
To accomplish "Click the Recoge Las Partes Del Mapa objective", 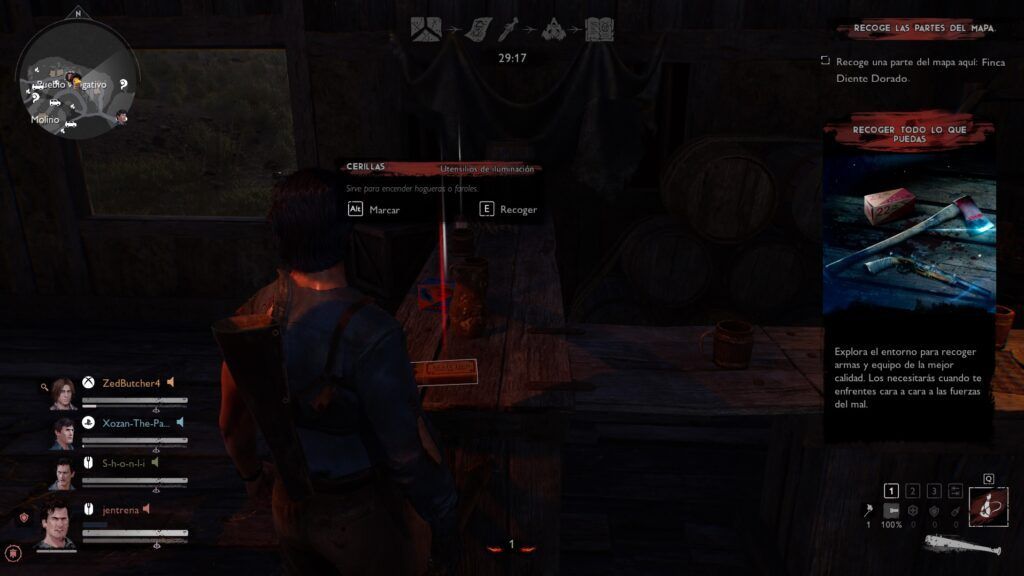I will pos(922,30).
